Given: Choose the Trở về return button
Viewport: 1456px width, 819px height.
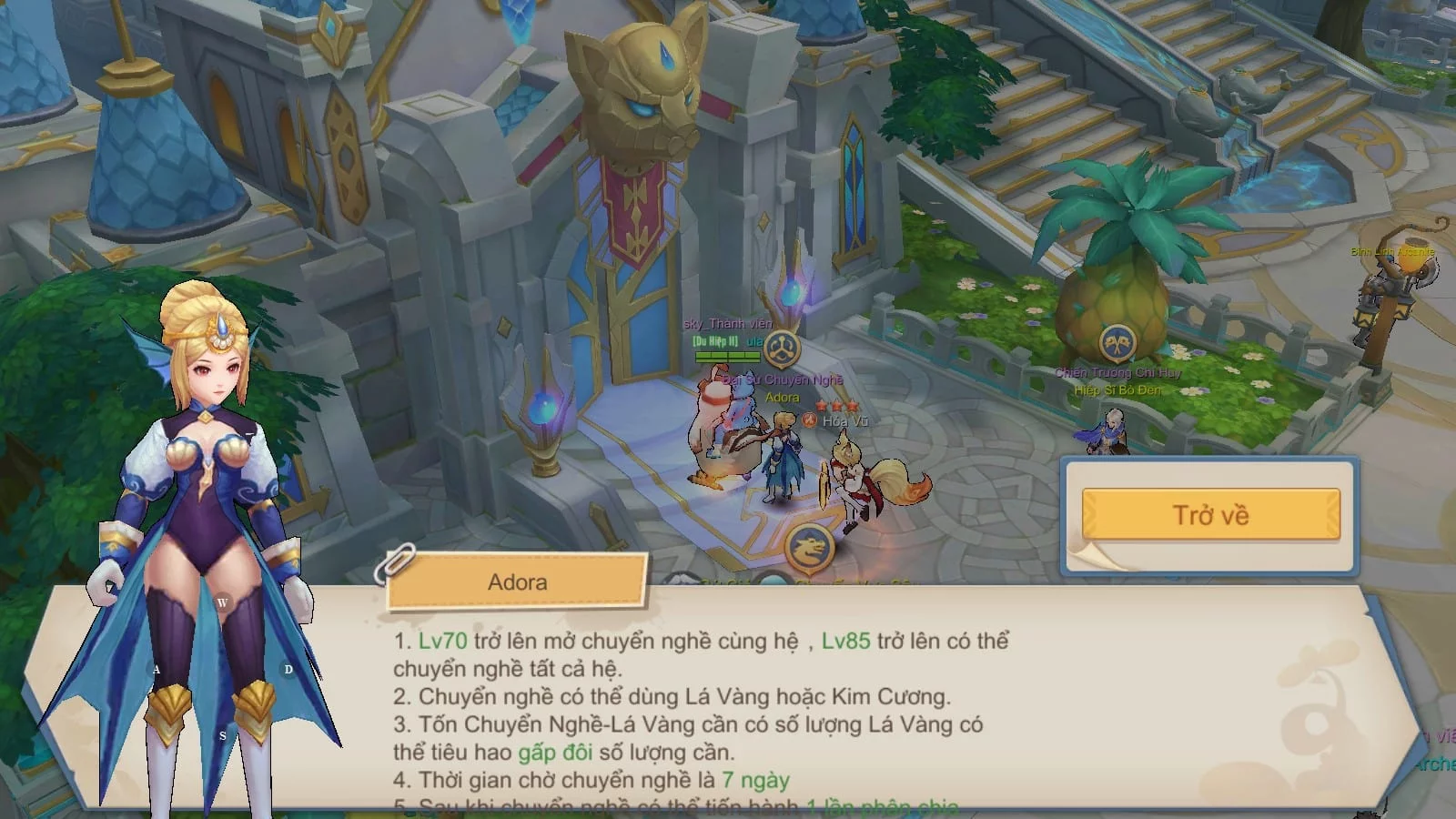Looking at the screenshot, I should 1210,515.
